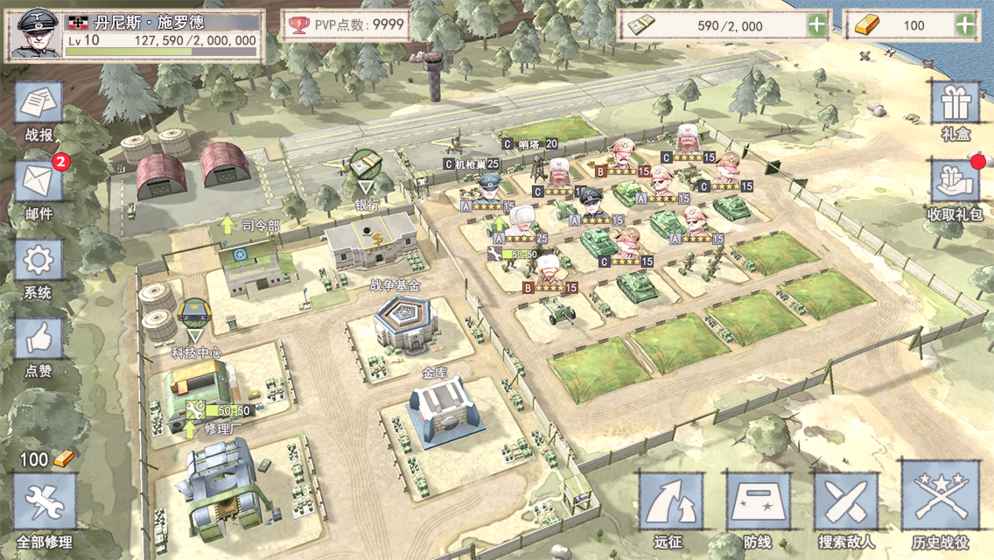This screenshot has height=560, width=994.
Task: Add cash with the green plus button
Action: (x=817, y=25)
